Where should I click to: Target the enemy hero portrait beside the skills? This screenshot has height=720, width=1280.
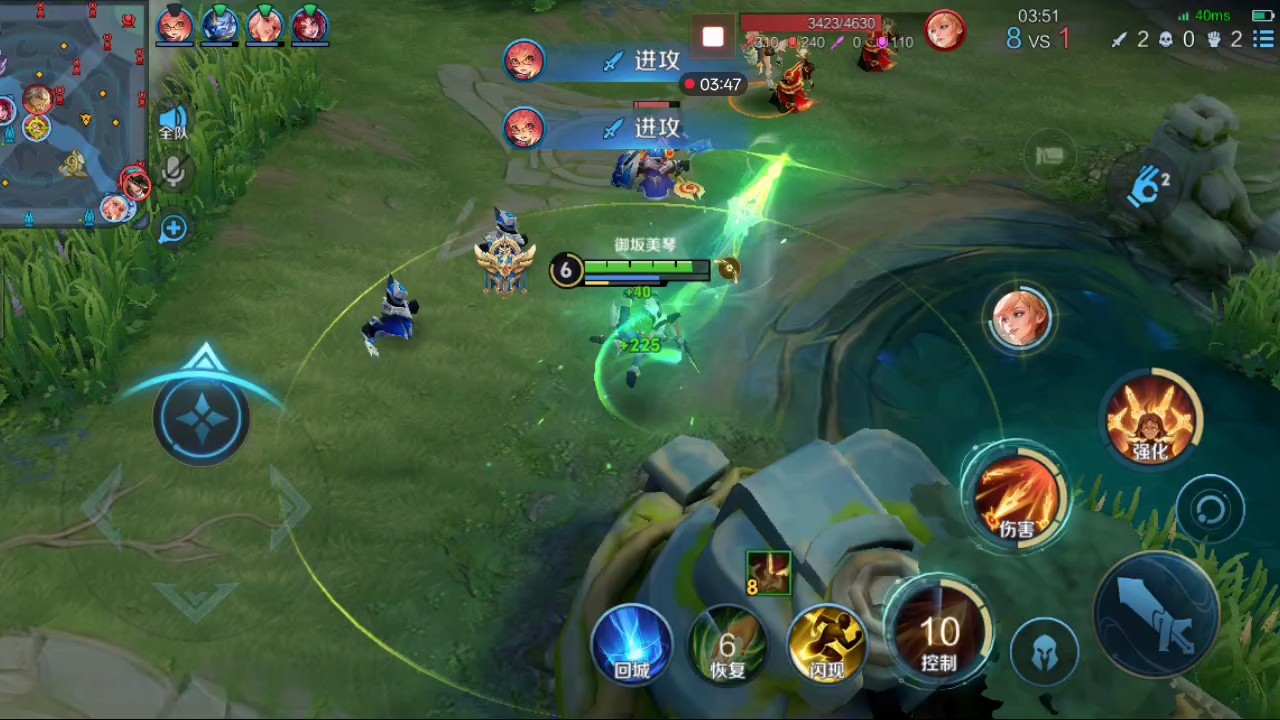(x=1020, y=319)
